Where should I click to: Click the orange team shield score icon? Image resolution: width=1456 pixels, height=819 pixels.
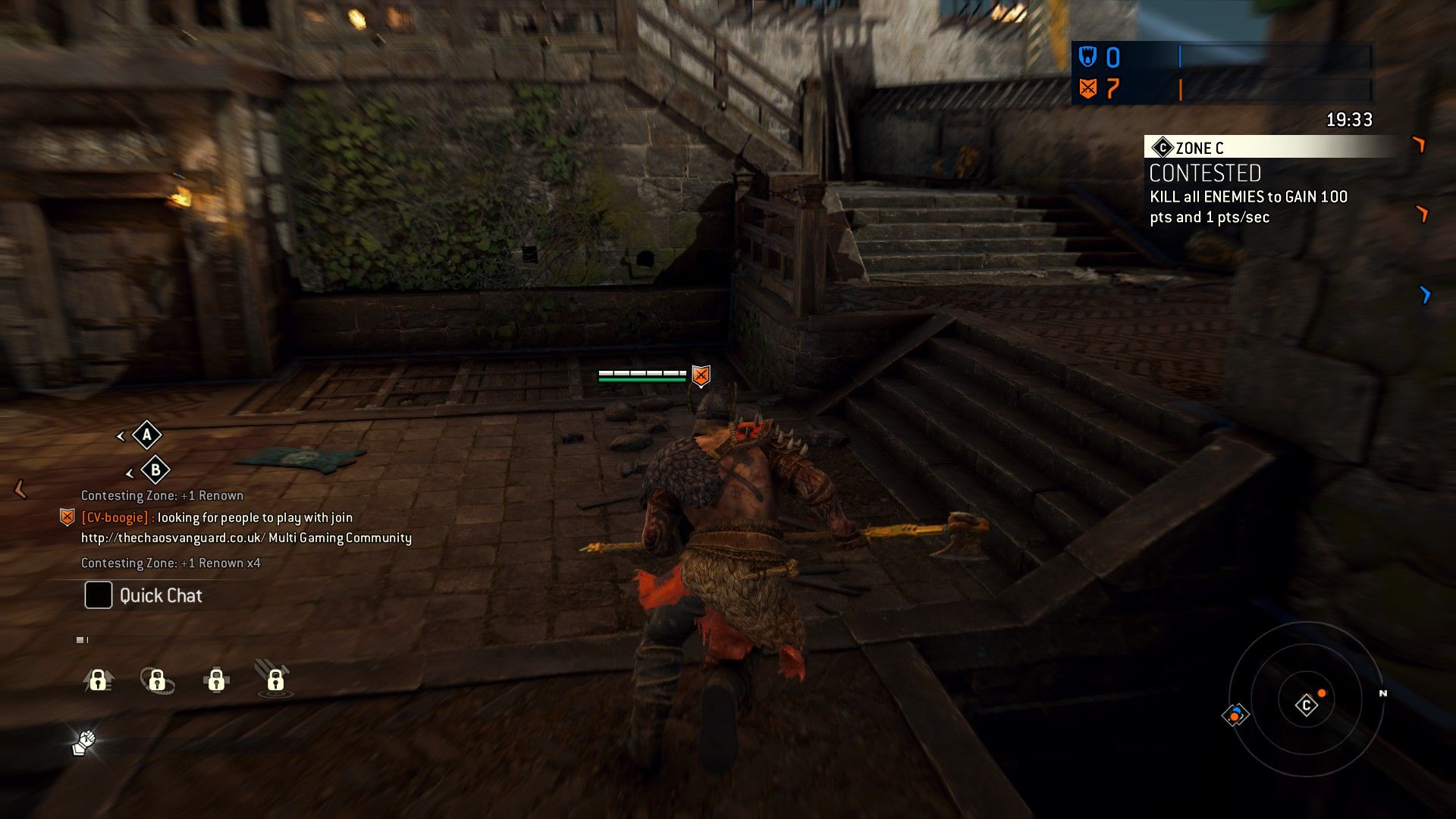click(1087, 89)
